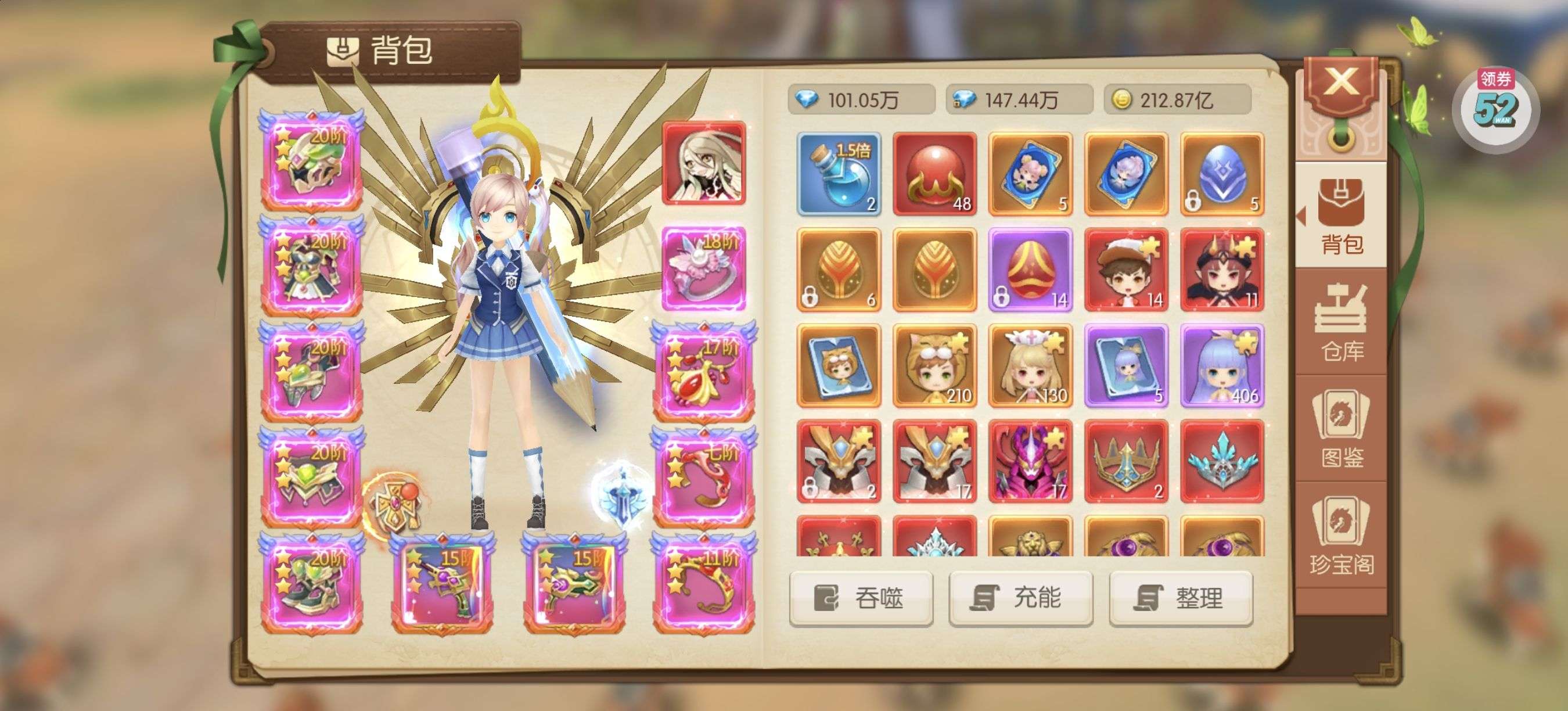Screen dimensions: 1568x711
Task: Click the 吞噬 devour button
Action: pyautogui.click(x=861, y=598)
